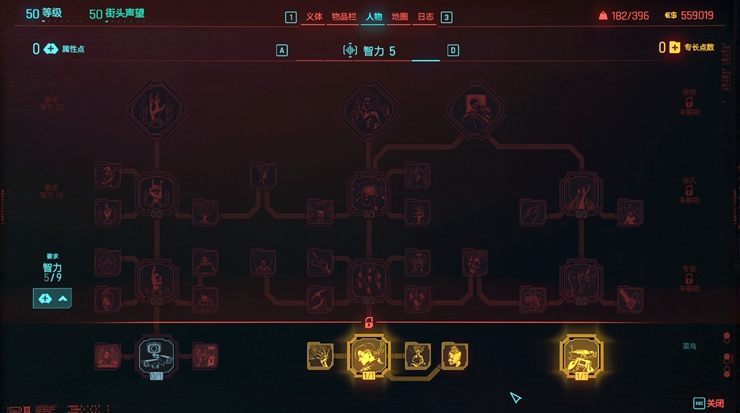Screen dimensions: 740x413
Task: Go to the 地图 tab
Action: pyautogui.click(x=400, y=16)
